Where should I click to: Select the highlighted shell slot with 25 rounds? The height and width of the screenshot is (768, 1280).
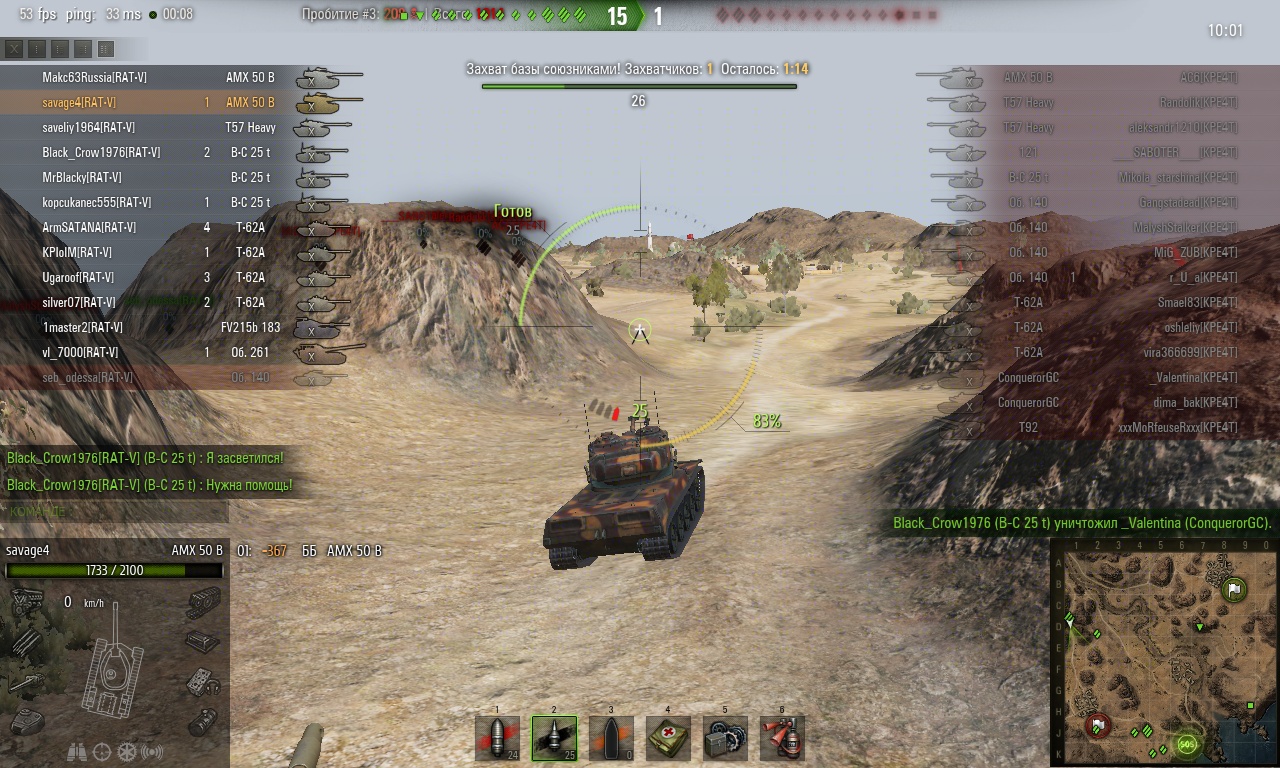point(554,738)
